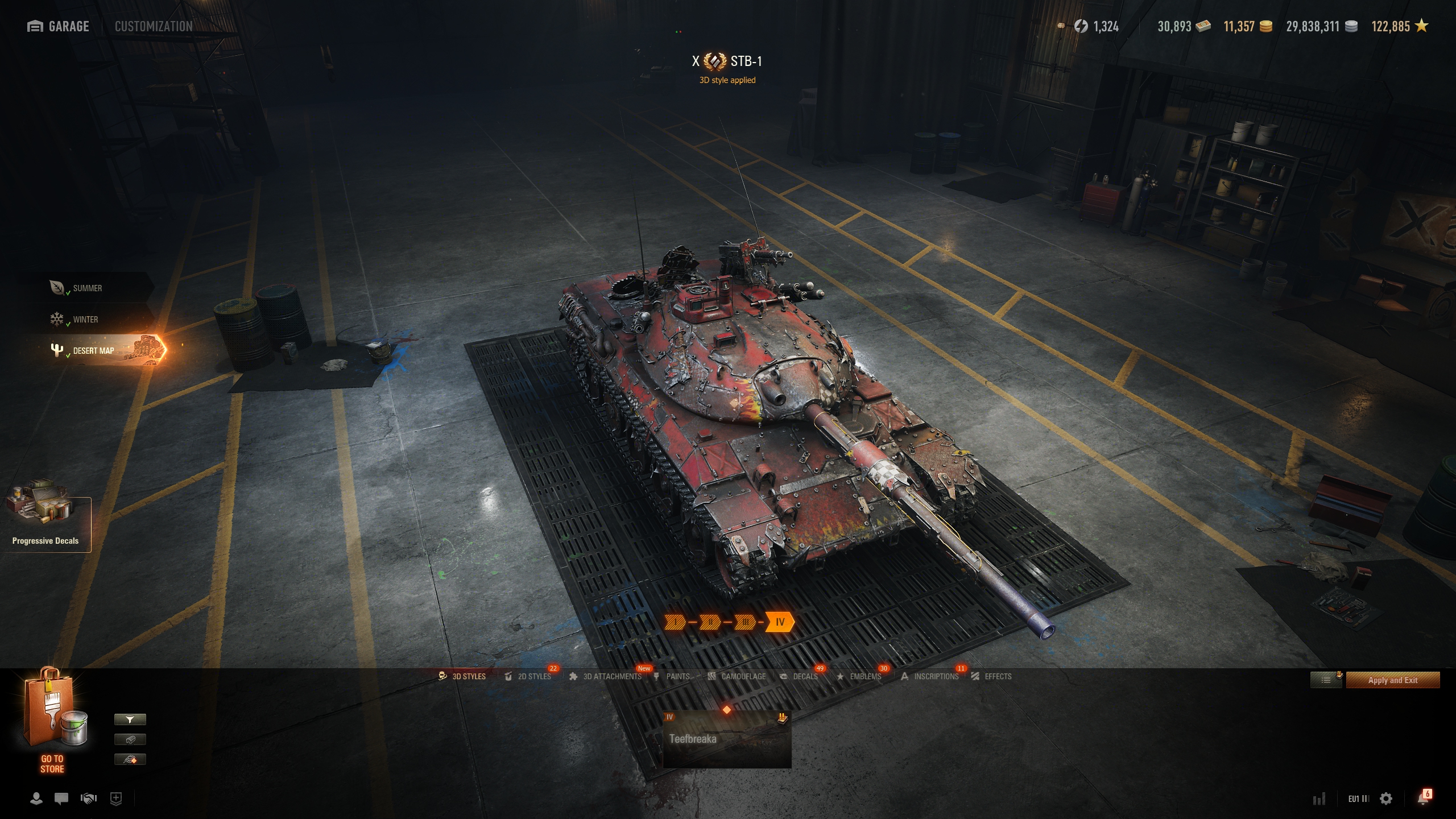1456x819 pixels.
Task: Click Apply and Exit
Action: (x=1392, y=680)
